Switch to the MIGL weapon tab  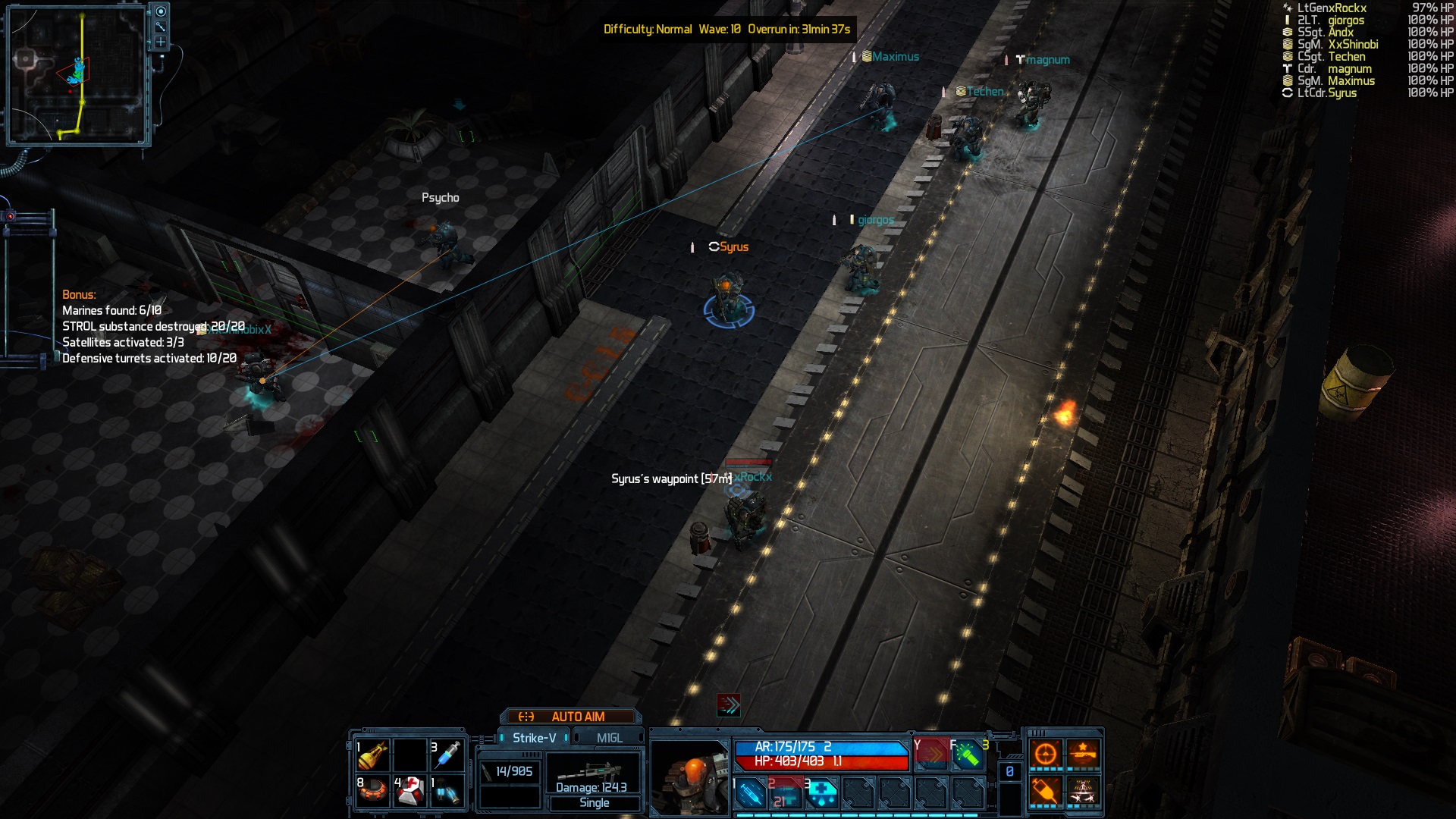609,738
